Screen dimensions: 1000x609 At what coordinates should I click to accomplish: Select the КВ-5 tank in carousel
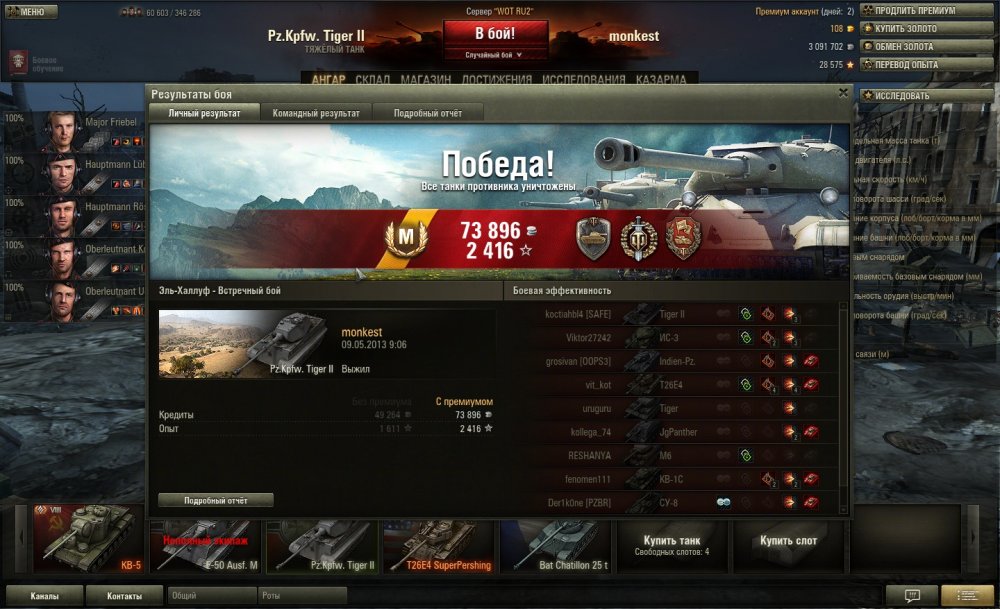(88, 539)
